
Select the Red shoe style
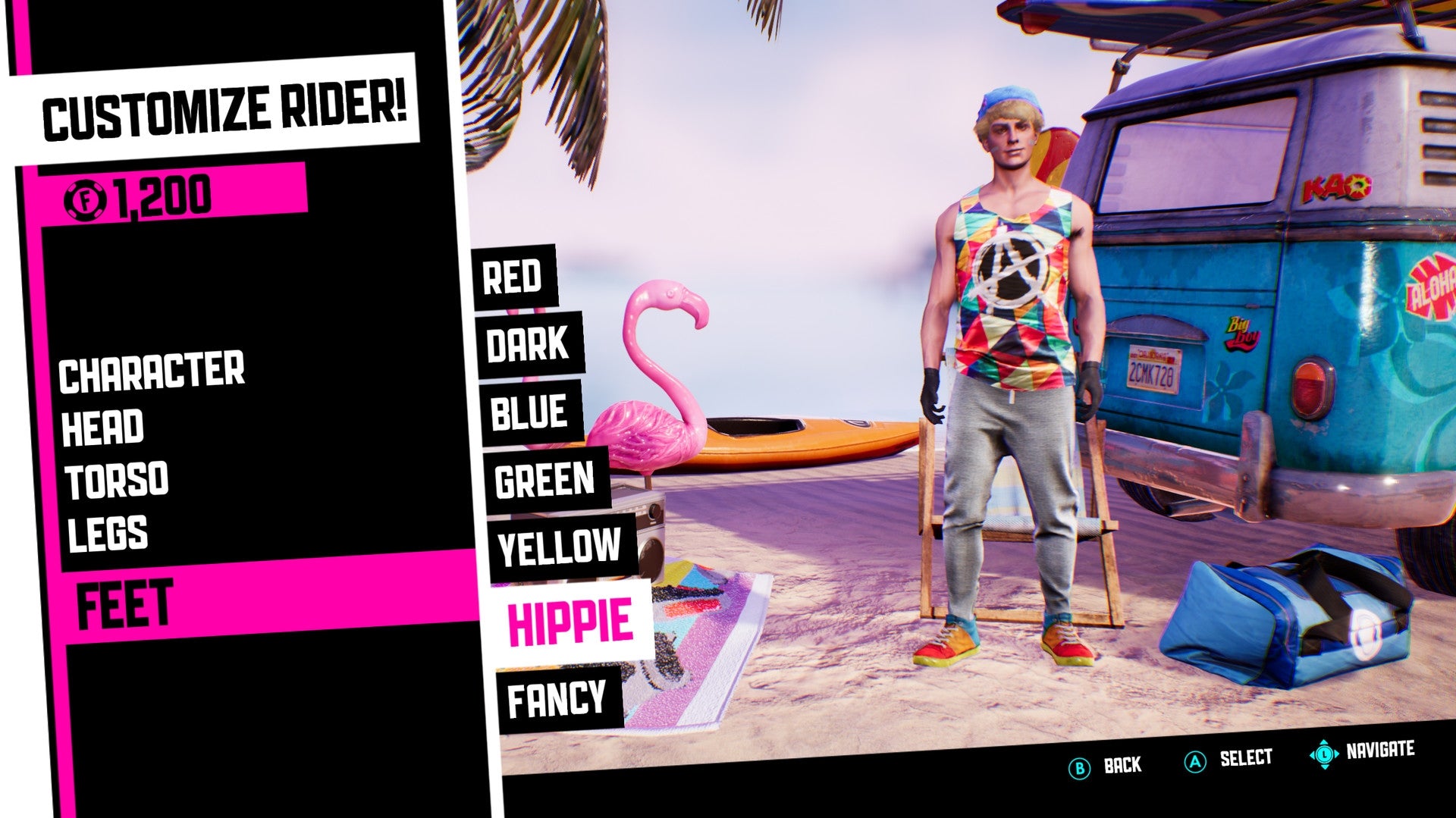coord(513,280)
